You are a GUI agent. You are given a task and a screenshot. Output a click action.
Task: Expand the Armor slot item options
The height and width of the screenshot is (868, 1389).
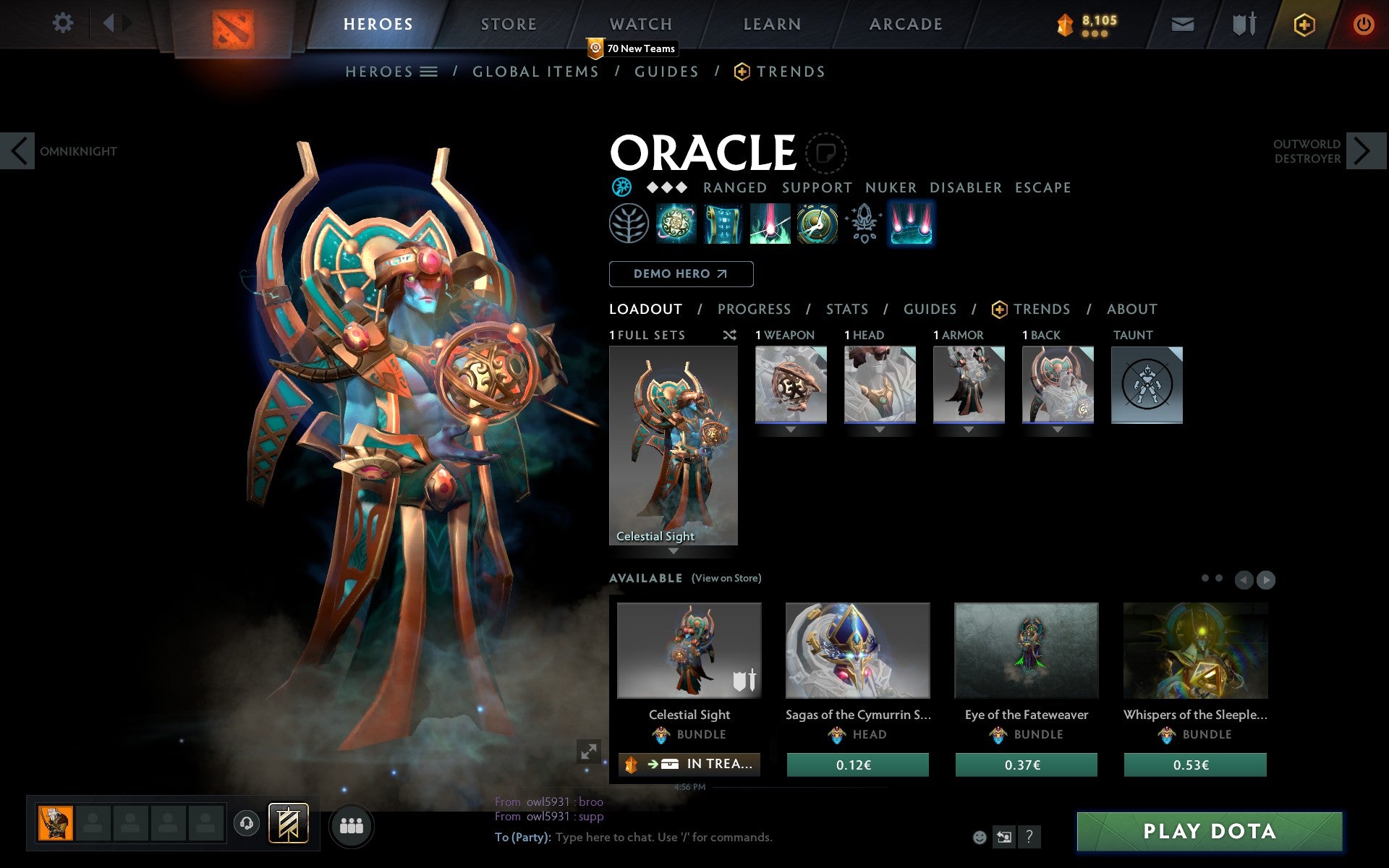coord(969,428)
